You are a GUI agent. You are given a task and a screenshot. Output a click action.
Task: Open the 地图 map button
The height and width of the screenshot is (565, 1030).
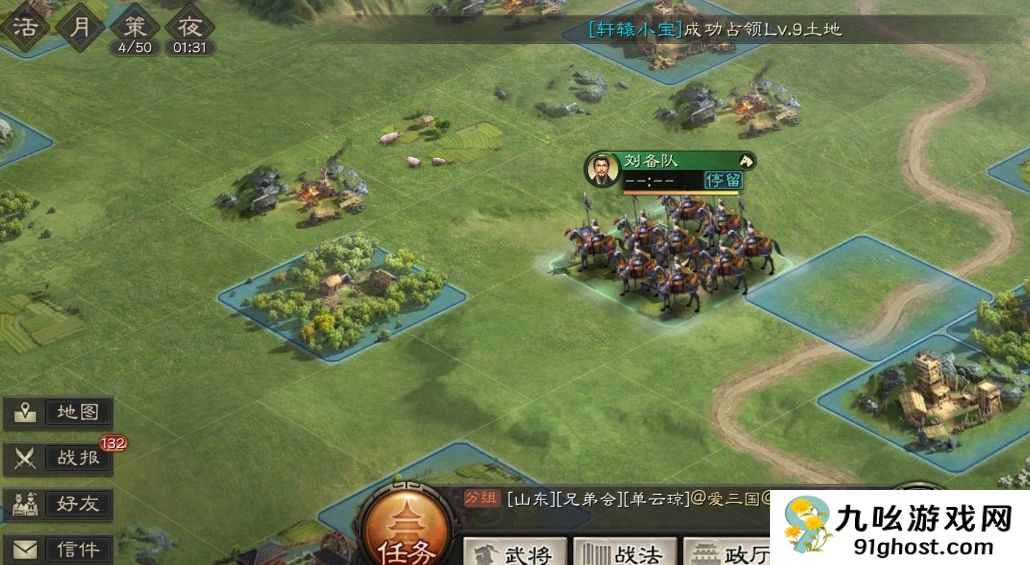58,412
